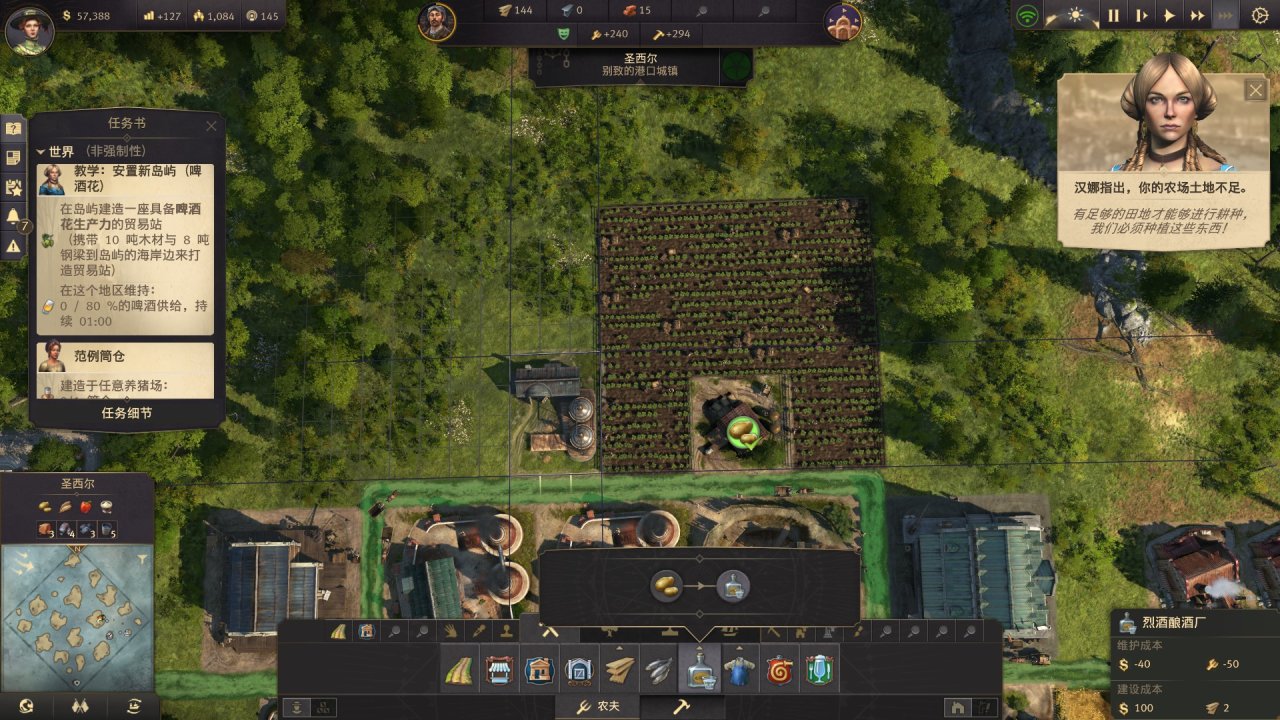The height and width of the screenshot is (720, 1280).
Task: Choose the fishery fish icon
Action: pyautogui.click(x=659, y=670)
